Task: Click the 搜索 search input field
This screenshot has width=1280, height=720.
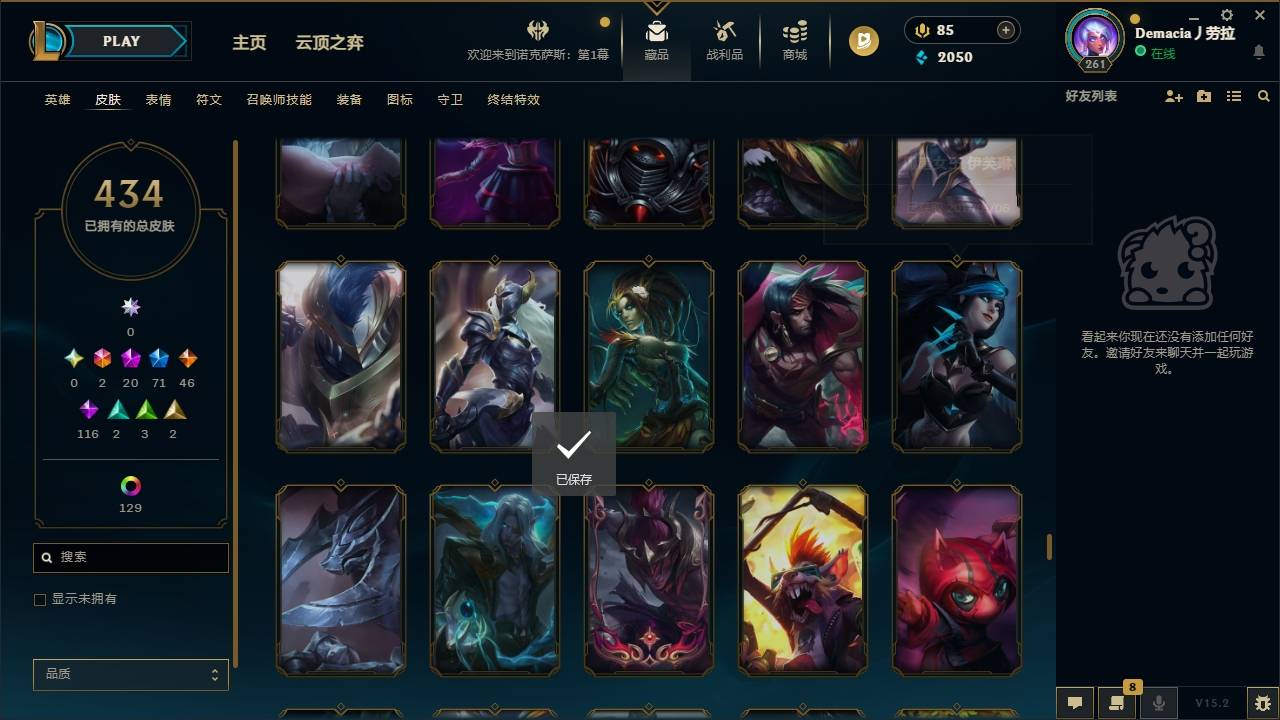Action: (130, 558)
